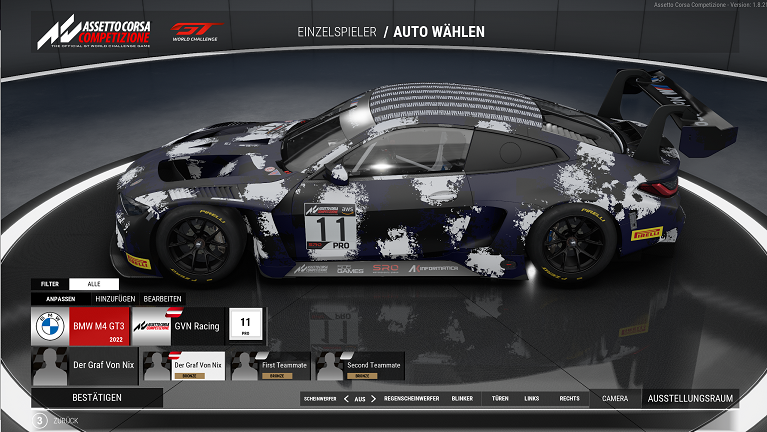767x432 pixels.
Task: Click the right arrow next to Scheinwerfer
Action: click(374, 398)
